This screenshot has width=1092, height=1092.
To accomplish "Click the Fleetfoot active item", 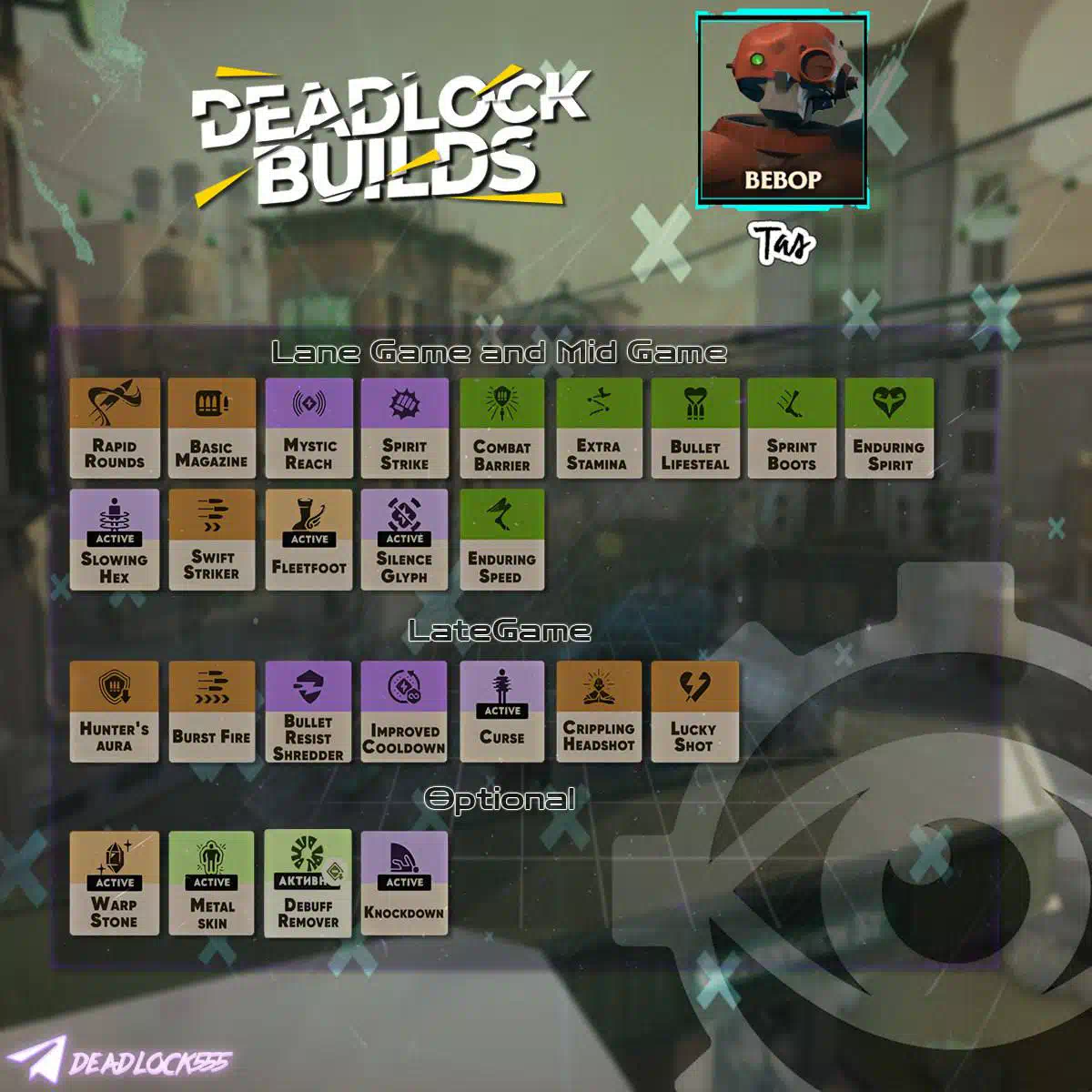I will click(x=308, y=540).
